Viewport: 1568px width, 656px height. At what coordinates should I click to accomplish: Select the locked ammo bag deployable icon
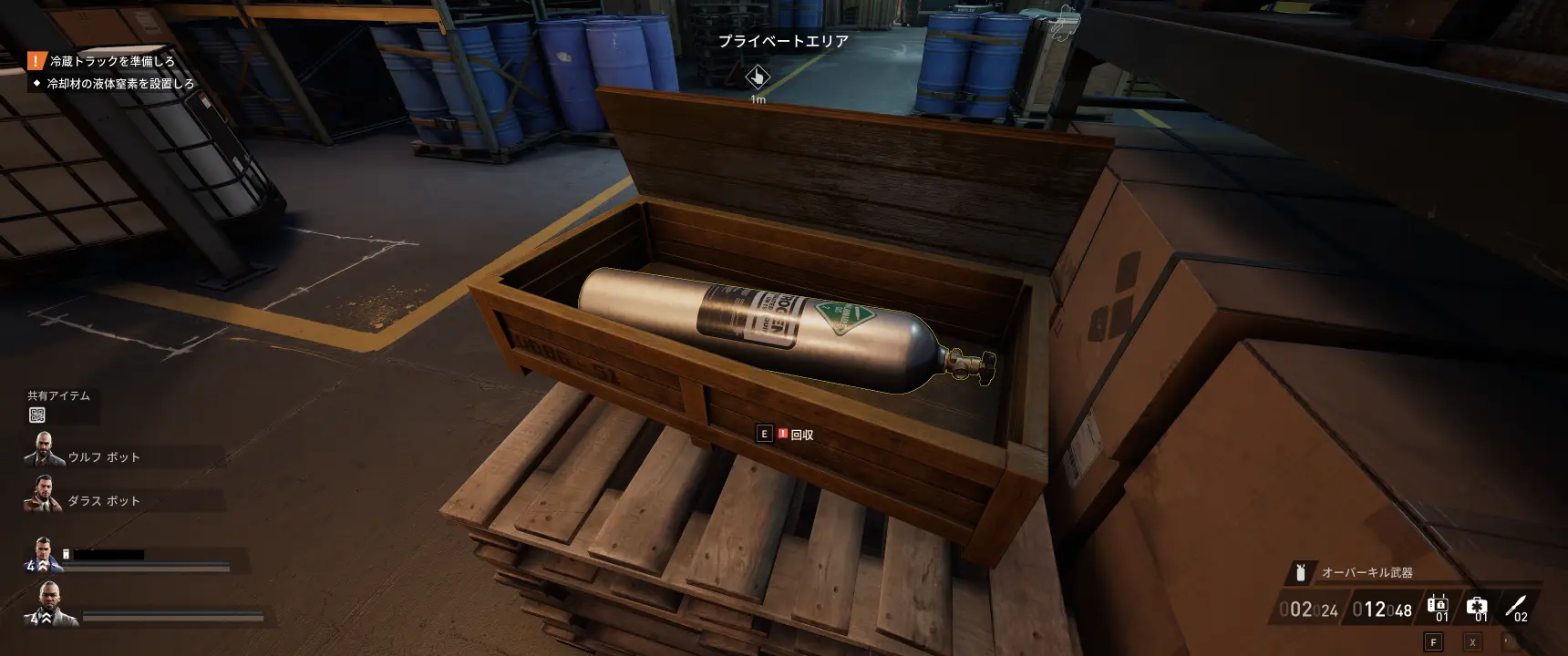pyautogui.click(x=1438, y=606)
